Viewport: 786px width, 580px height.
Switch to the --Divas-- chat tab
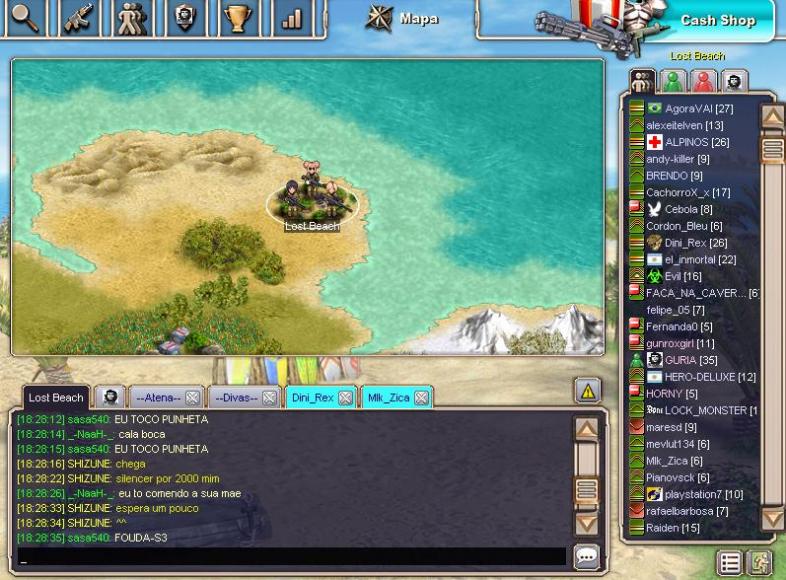(235, 397)
